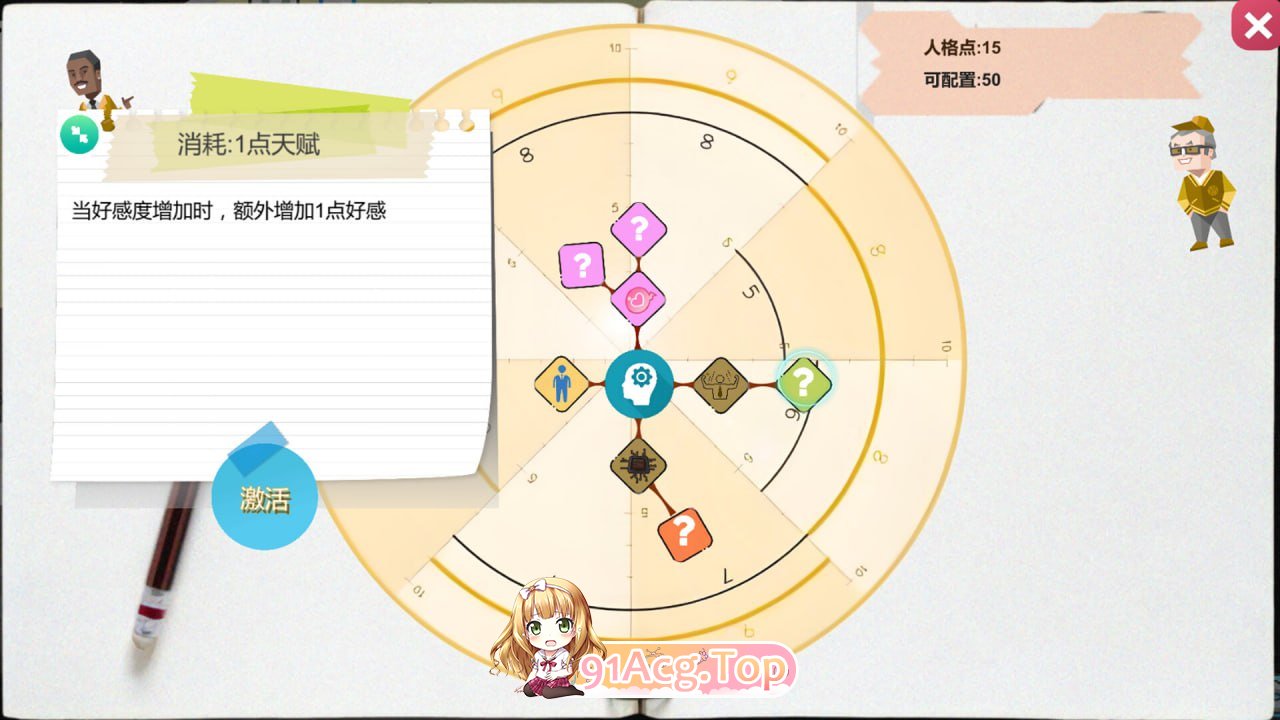Select the blue person talent node
This screenshot has height=720, width=1280.
click(x=561, y=383)
